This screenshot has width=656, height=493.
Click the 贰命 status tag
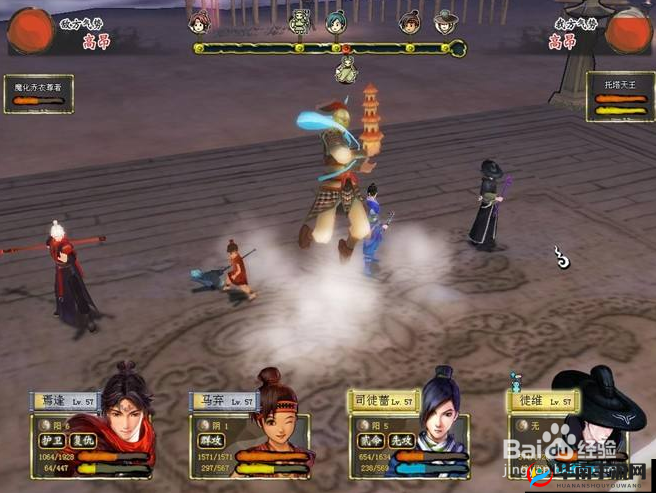point(369,439)
